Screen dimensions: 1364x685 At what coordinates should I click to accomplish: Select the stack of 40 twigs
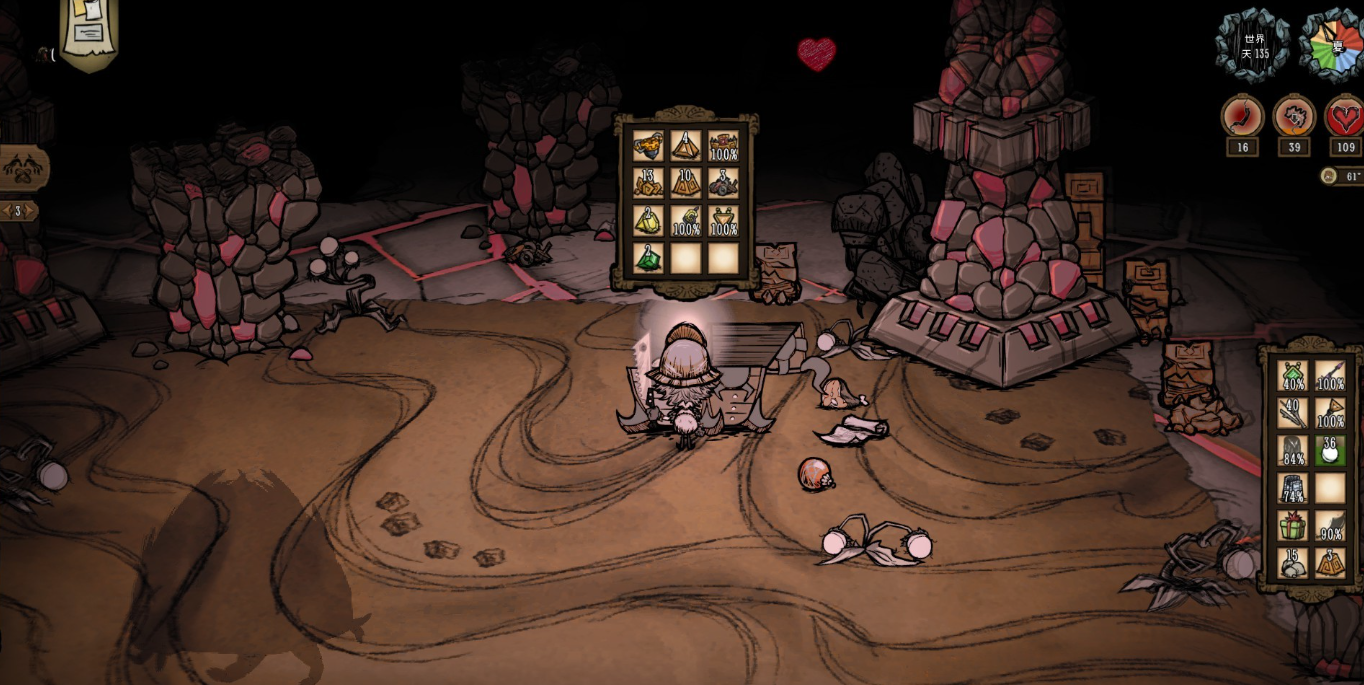pos(1293,414)
